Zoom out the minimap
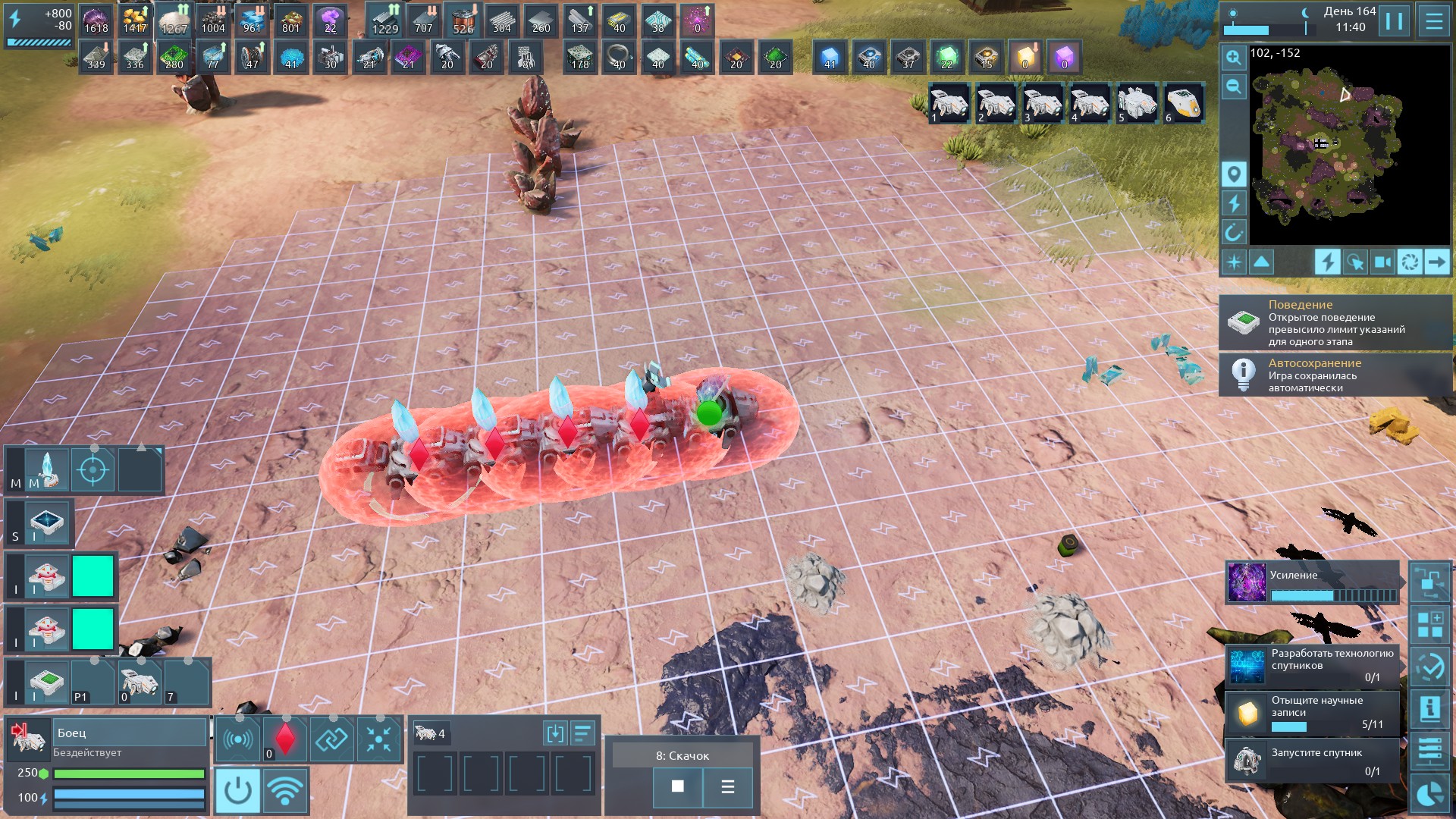This screenshot has height=819, width=1456. tap(1234, 86)
